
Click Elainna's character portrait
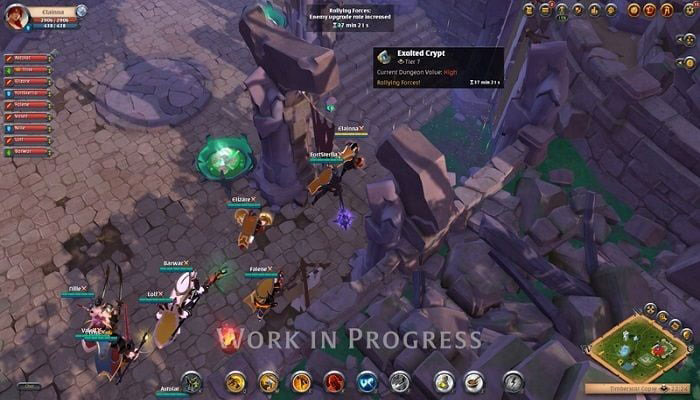(15, 17)
